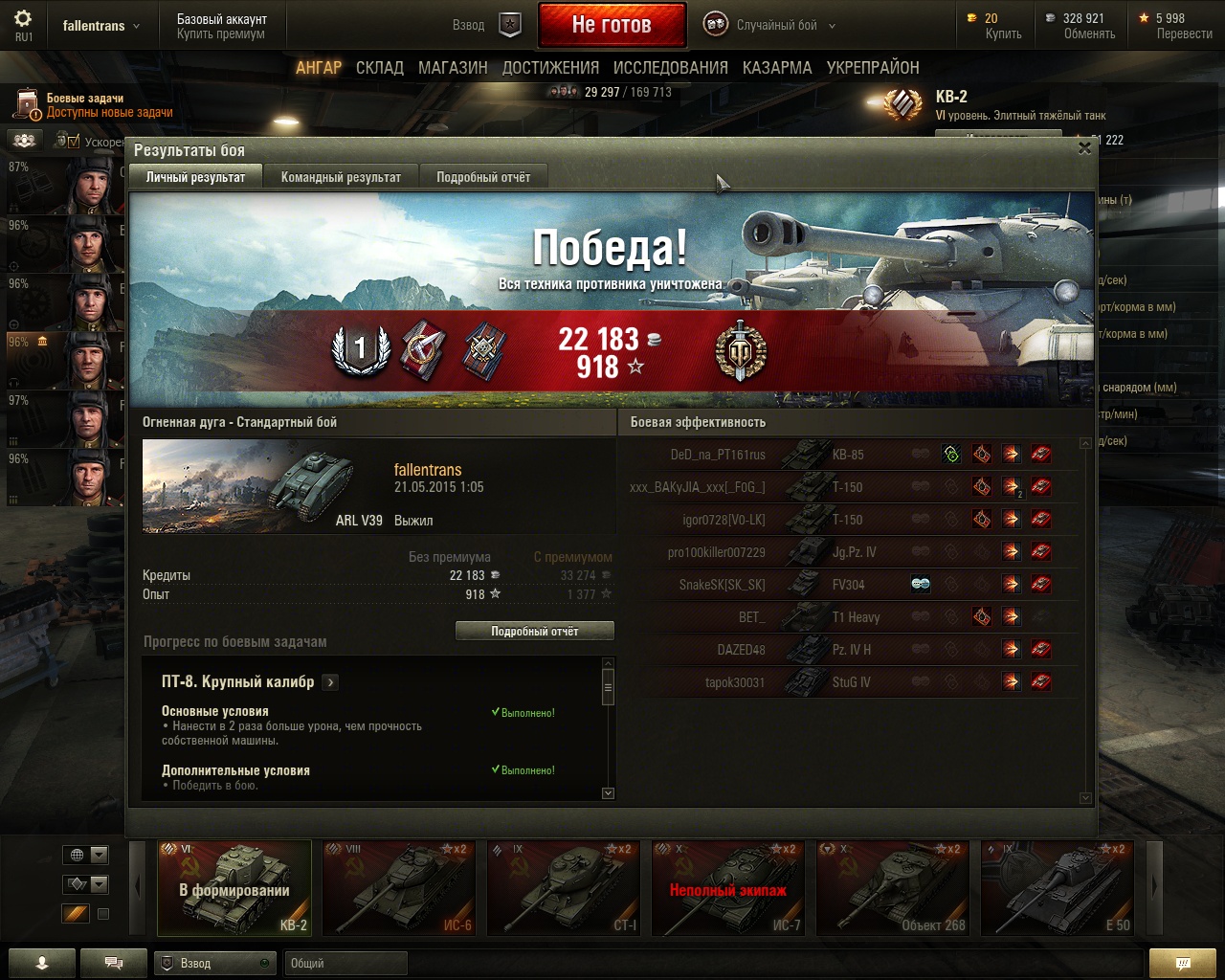This screenshot has height=980, width=1225.
Task: Select the ИС-6 tank in the carousel
Action: (x=399, y=888)
